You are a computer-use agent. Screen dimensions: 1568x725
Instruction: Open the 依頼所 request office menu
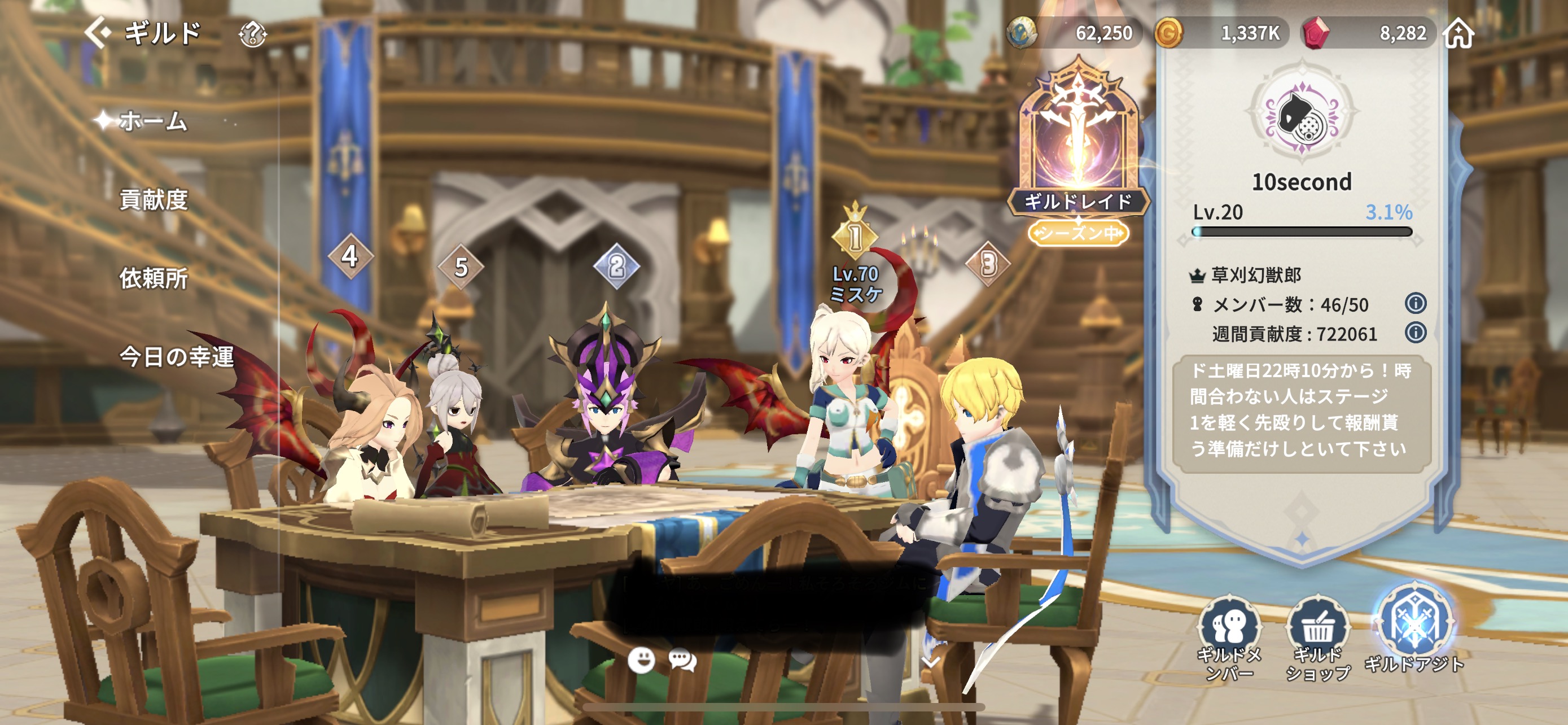coord(154,278)
